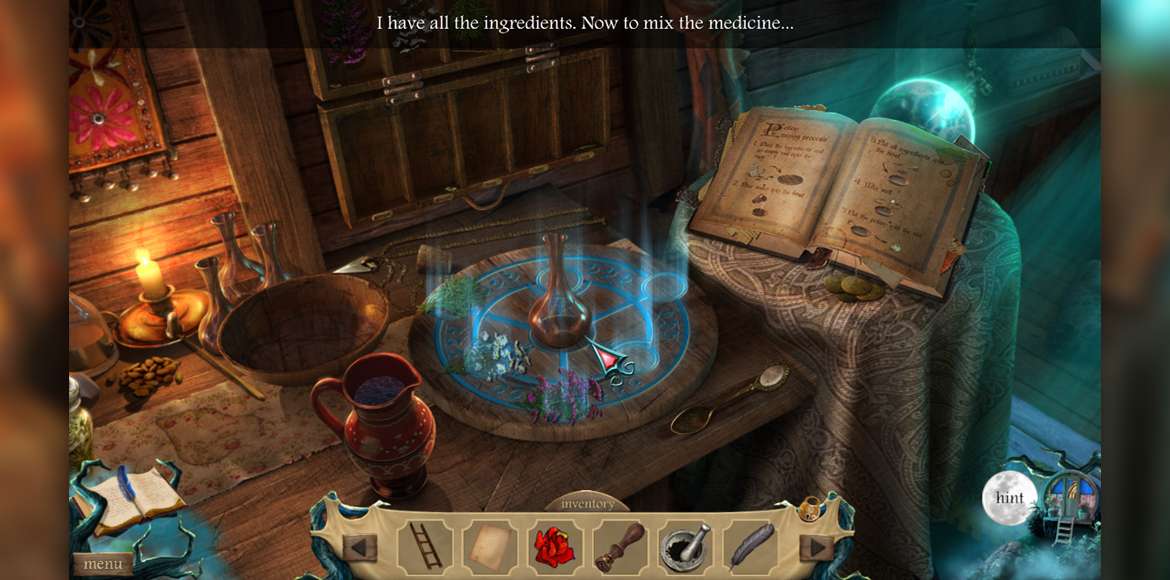Click the inventory label tab
The height and width of the screenshot is (580, 1170).
click(x=588, y=504)
